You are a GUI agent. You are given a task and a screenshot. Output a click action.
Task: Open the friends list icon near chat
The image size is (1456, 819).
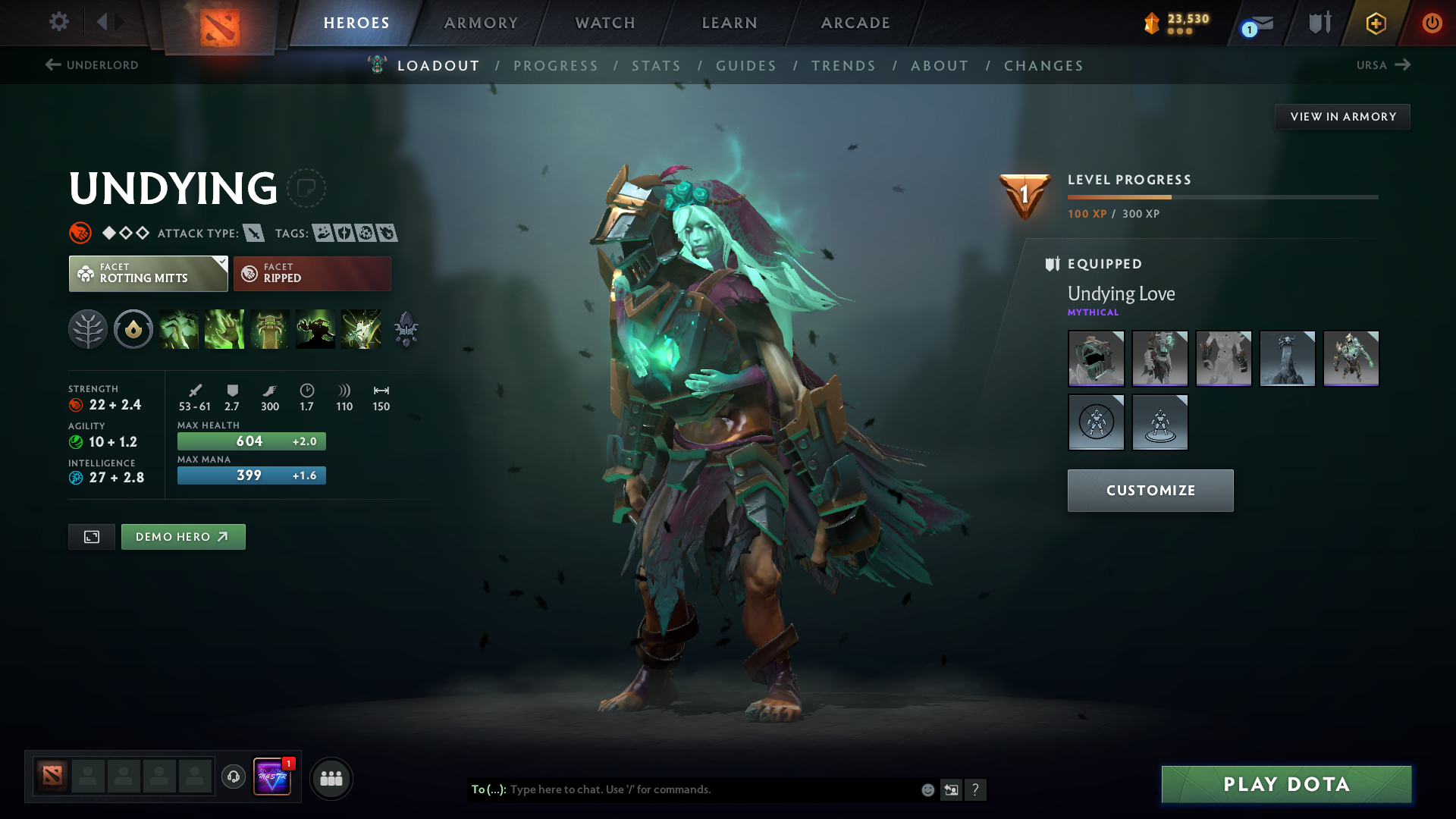point(331,778)
